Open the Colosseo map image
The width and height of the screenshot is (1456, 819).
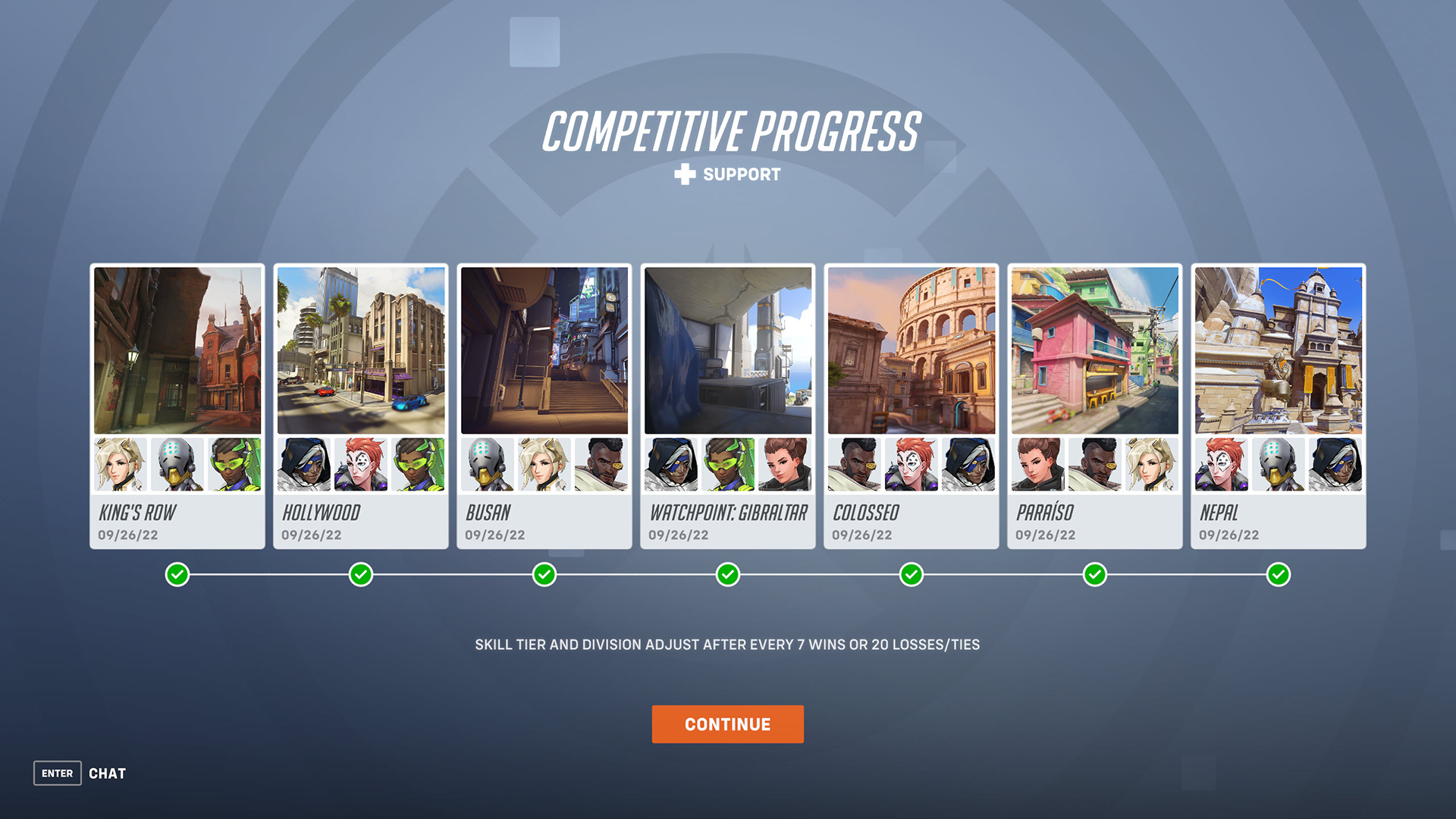[911, 350]
